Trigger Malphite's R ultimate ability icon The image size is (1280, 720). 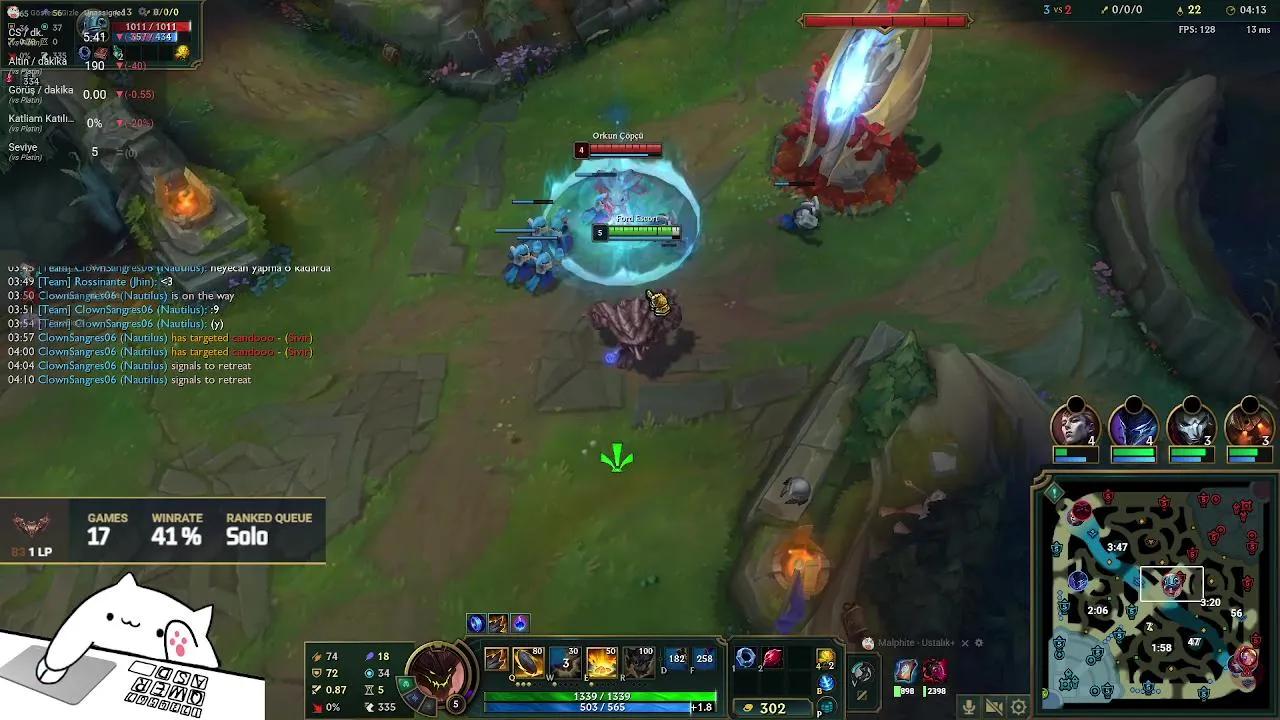click(639, 663)
